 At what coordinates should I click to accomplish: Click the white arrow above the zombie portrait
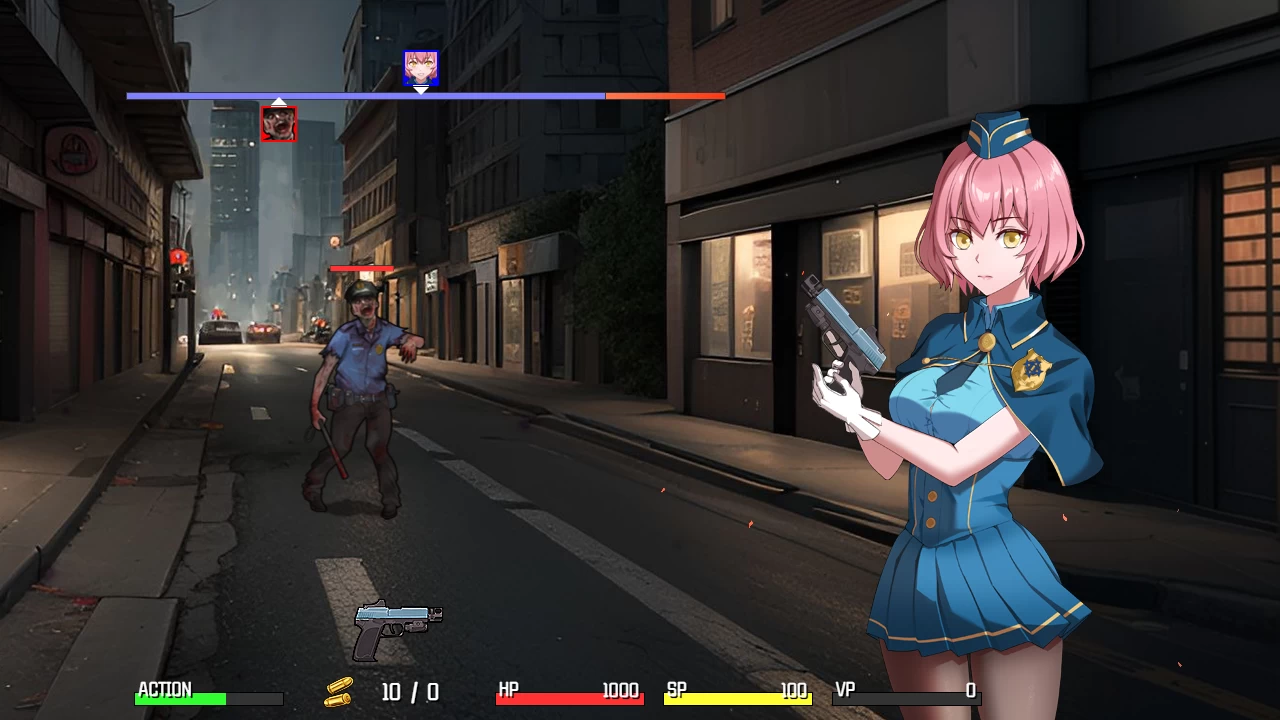point(278,100)
